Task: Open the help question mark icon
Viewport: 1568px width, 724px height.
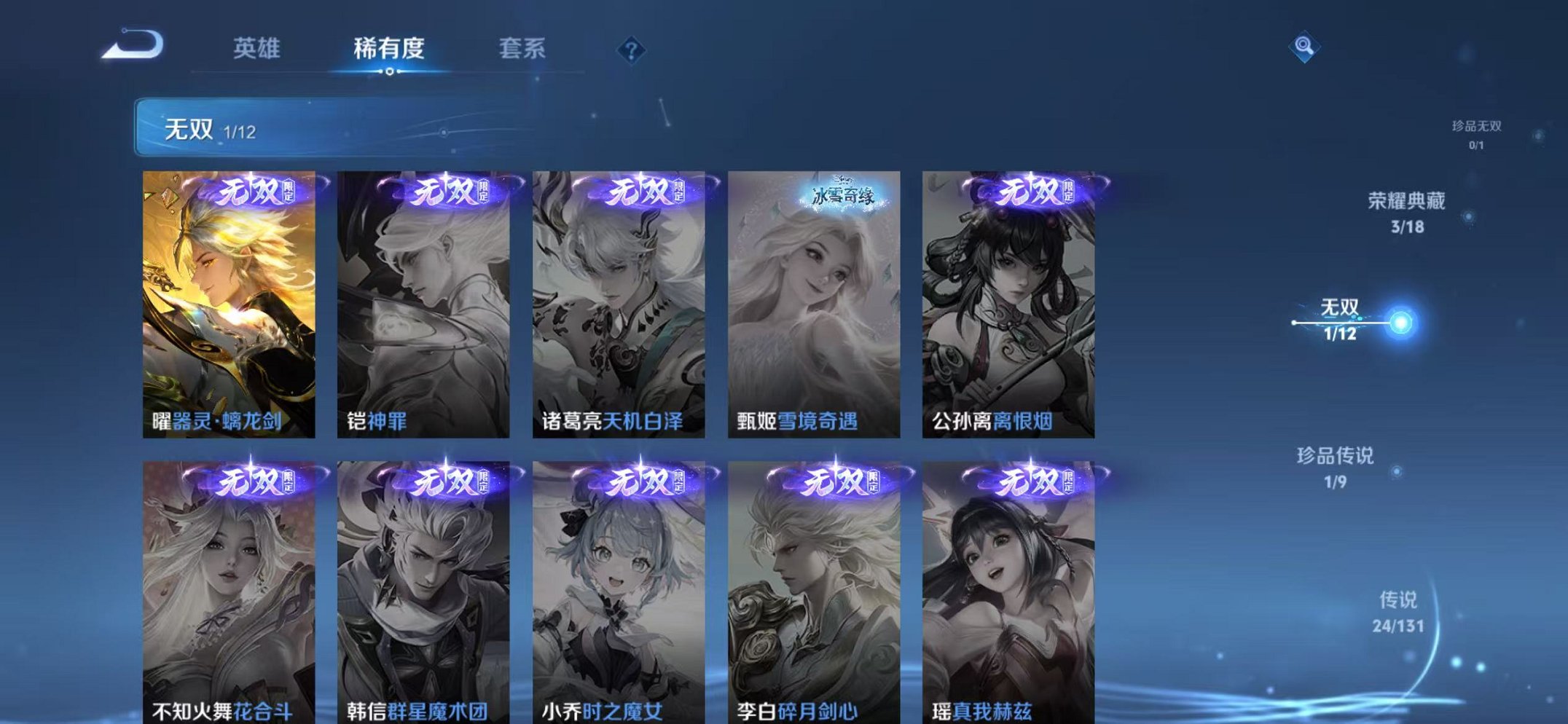Action: click(631, 50)
